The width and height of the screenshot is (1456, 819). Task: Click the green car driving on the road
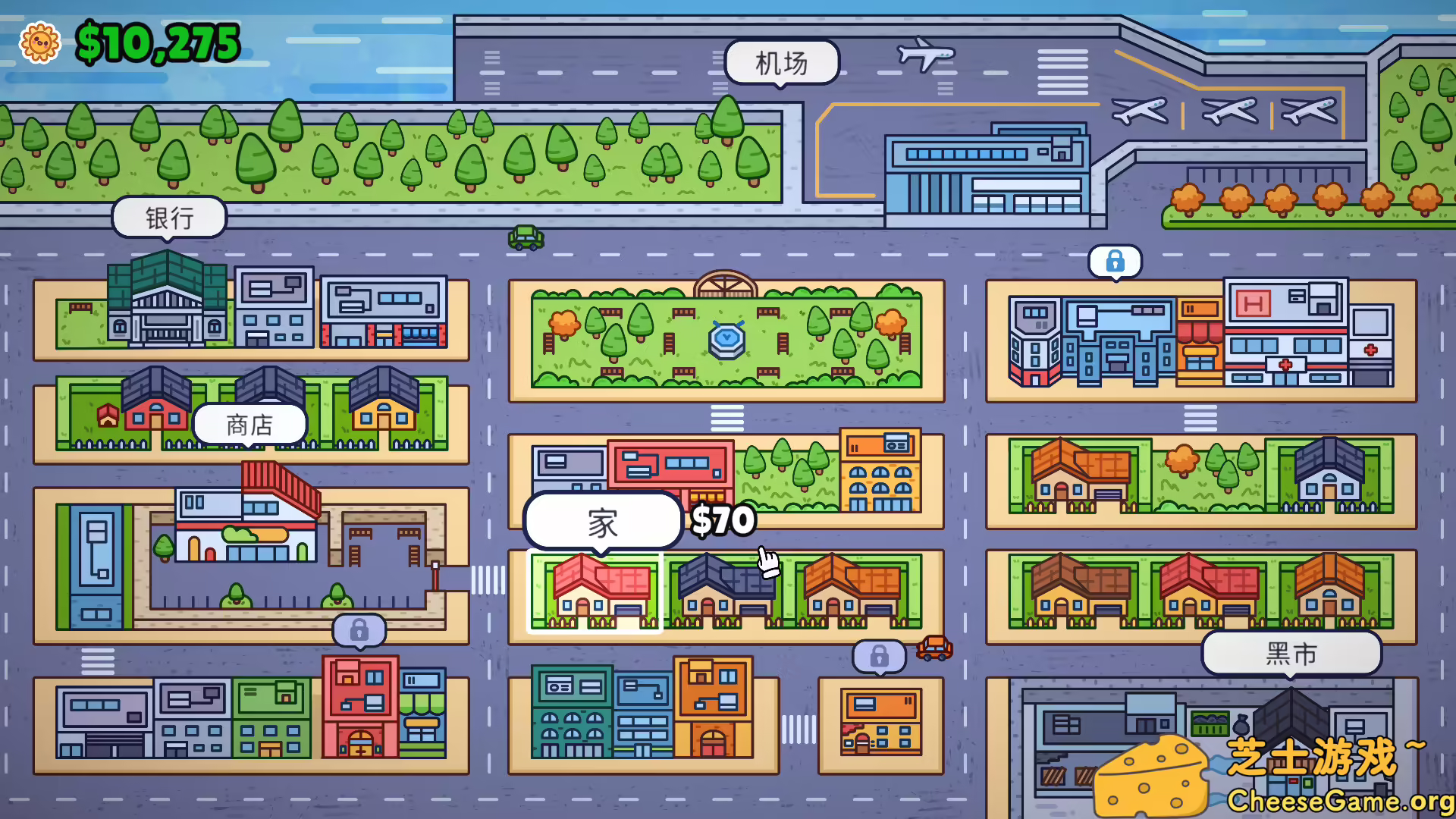[526, 237]
